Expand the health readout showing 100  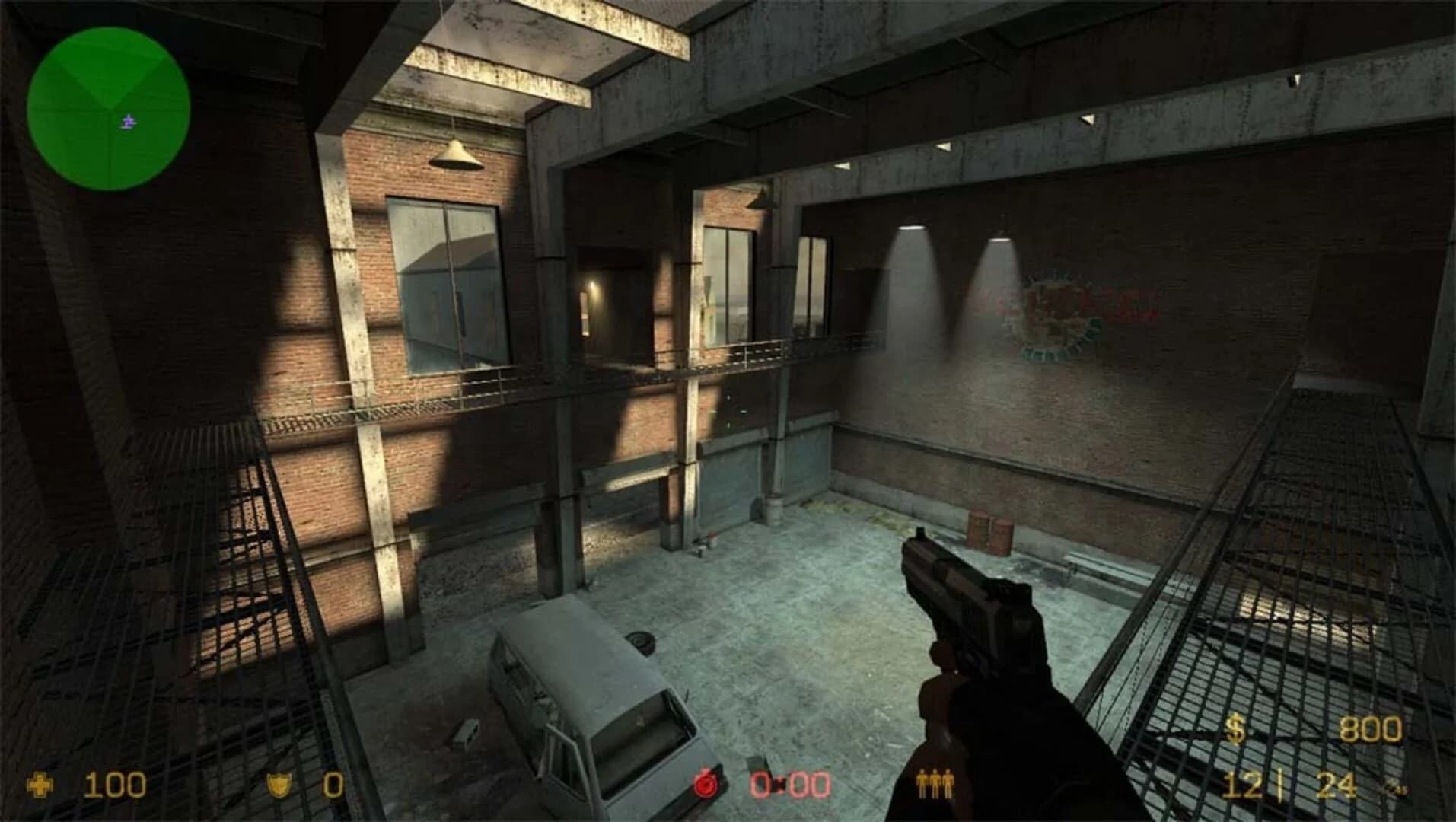114,784
